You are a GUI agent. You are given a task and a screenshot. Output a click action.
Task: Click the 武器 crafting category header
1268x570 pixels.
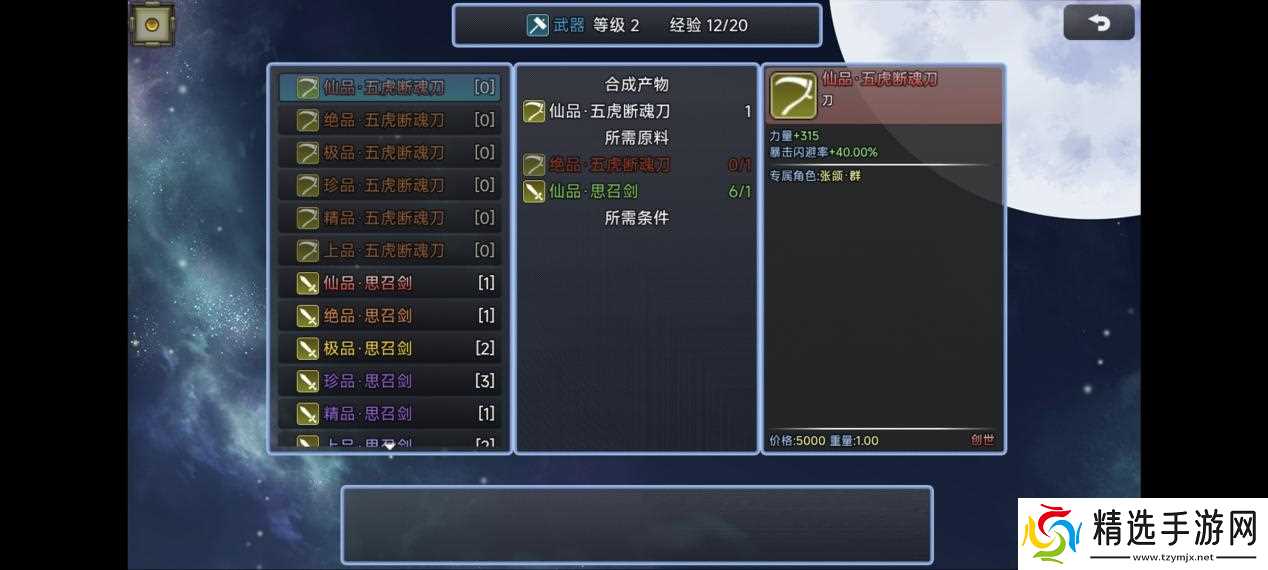(x=557, y=25)
